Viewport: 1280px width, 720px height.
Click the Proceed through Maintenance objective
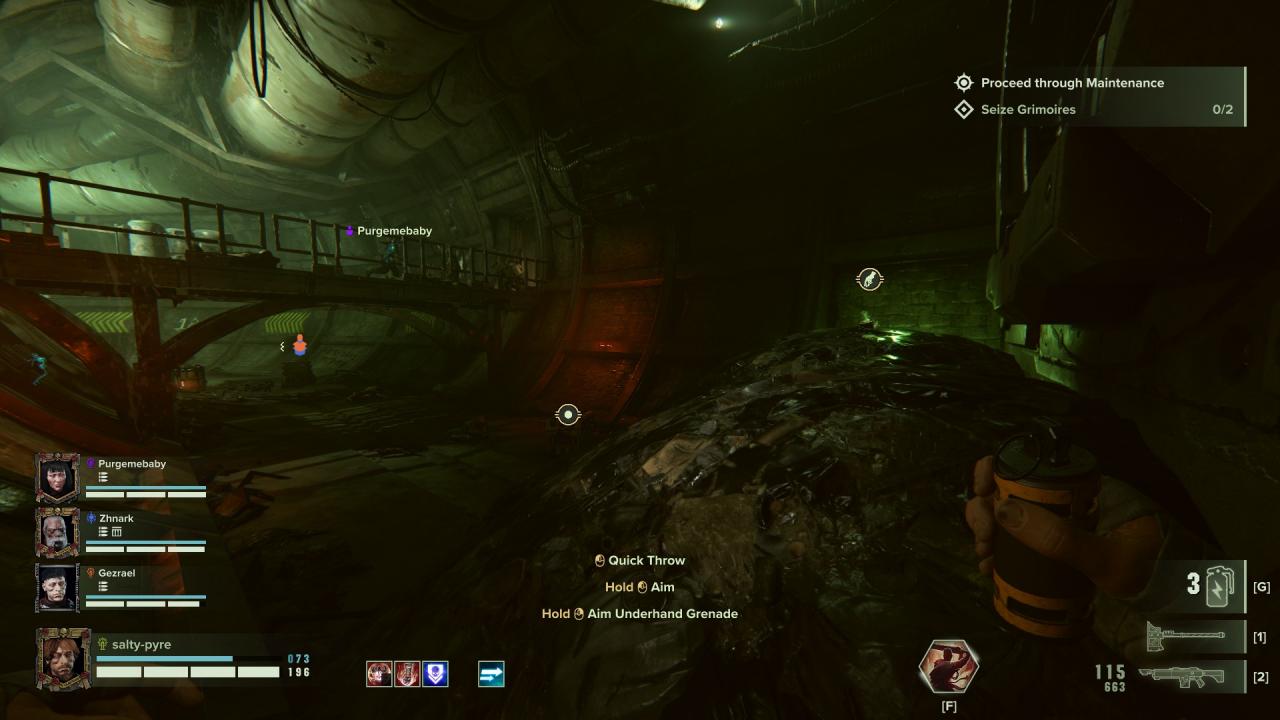tap(1072, 83)
